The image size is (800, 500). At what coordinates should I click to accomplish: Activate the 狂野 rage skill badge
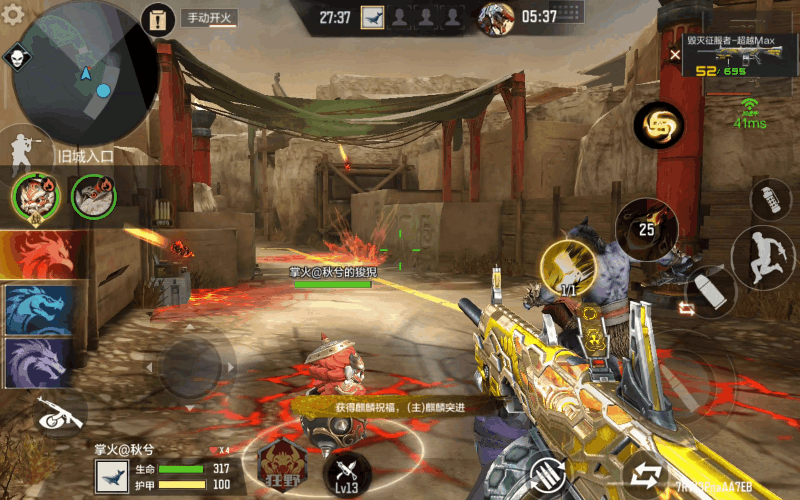(280, 463)
